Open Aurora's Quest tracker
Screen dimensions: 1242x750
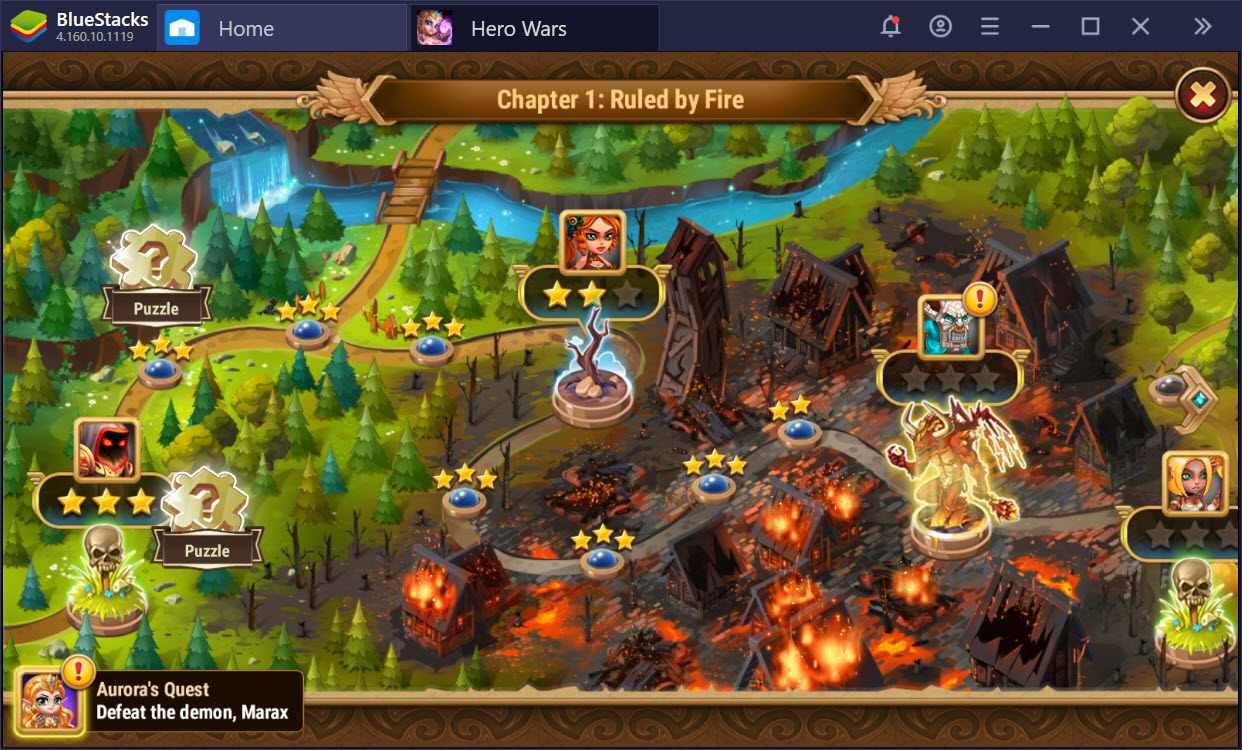point(160,701)
